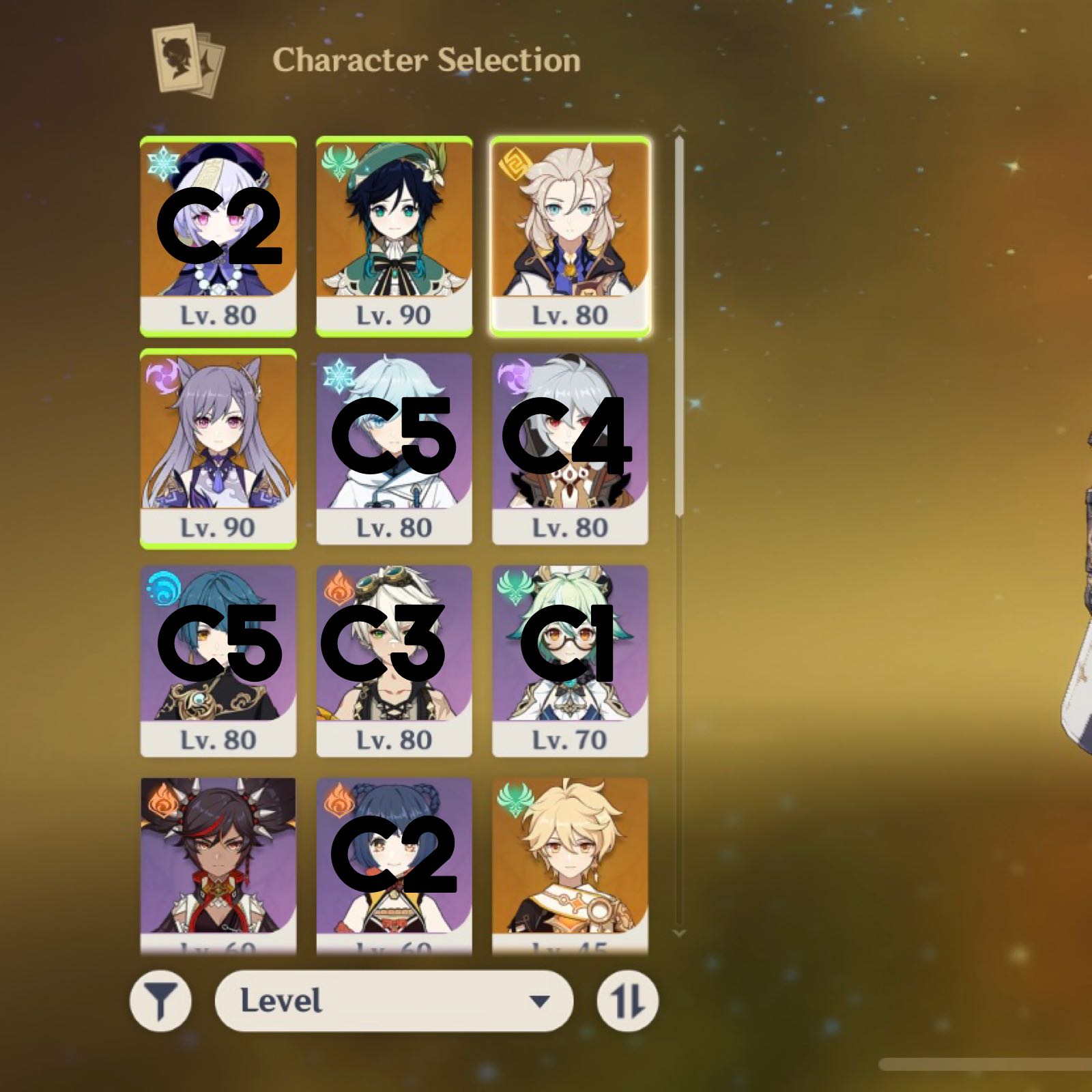Select Xiangling, the Pyro character marked C2
Screen dimensions: 1092x1092
[x=394, y=863]
